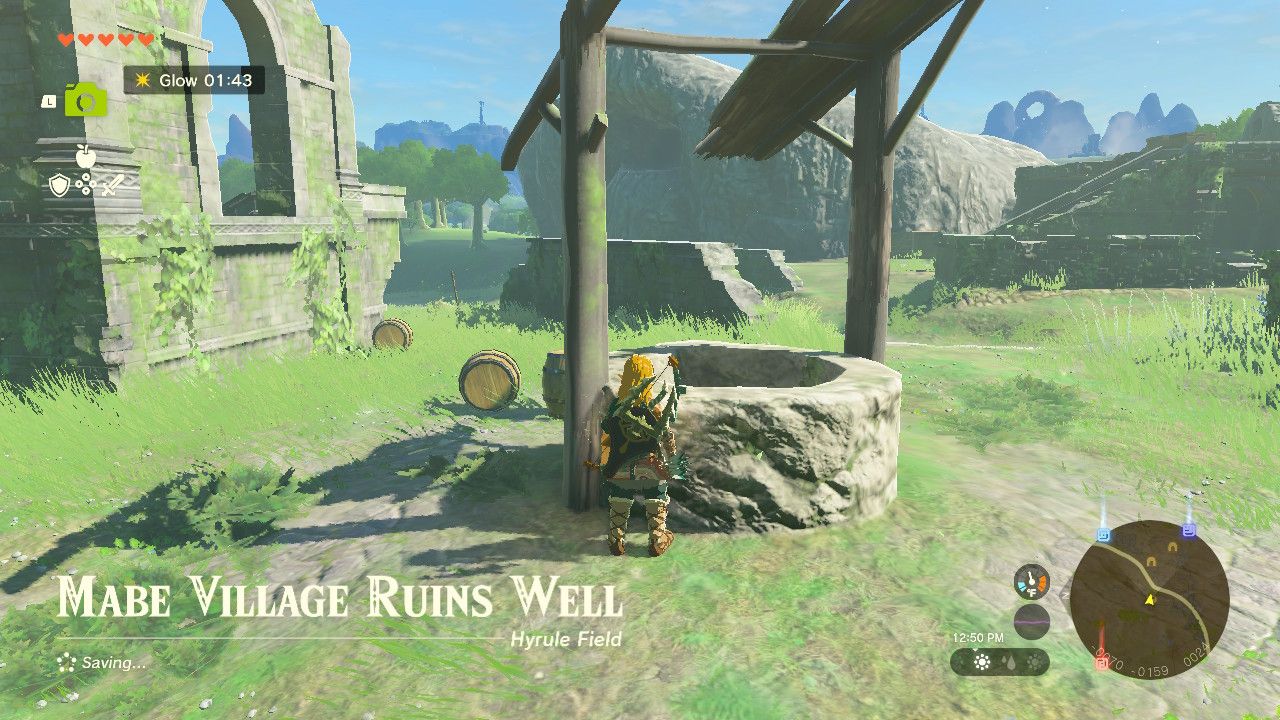
Task: Click the 12:50 PM clock display
Action: coord(977,637)
